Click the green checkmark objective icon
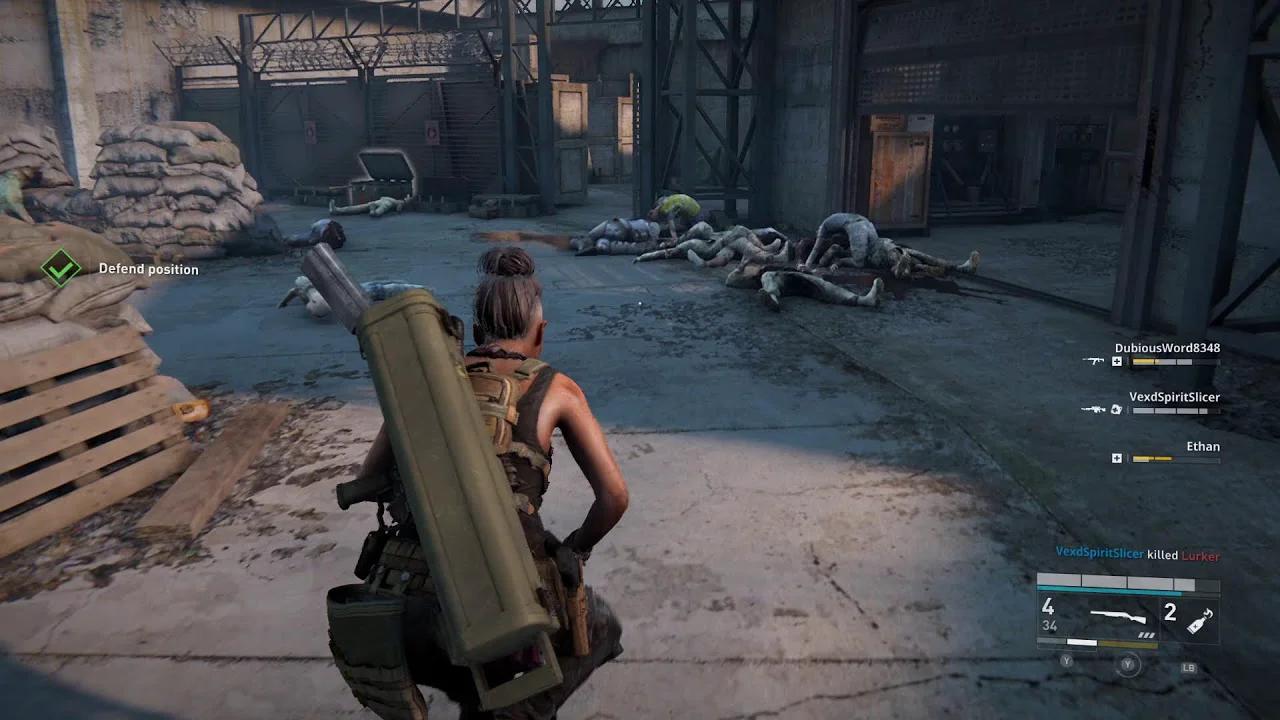Screen dimensions: 1280x720 [62, 268]
